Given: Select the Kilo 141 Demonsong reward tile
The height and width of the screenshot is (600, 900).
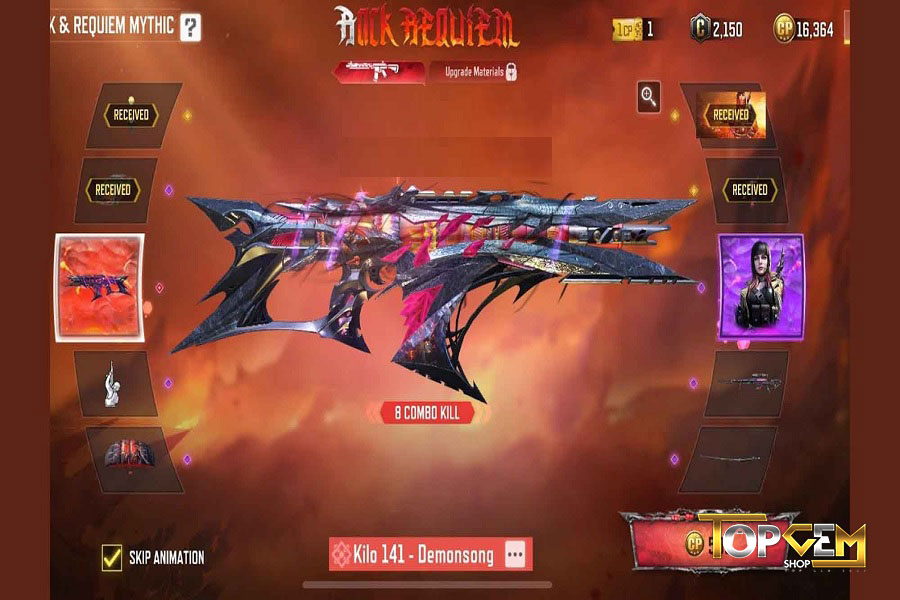Looking at the screenshot, I should point(99,287).
